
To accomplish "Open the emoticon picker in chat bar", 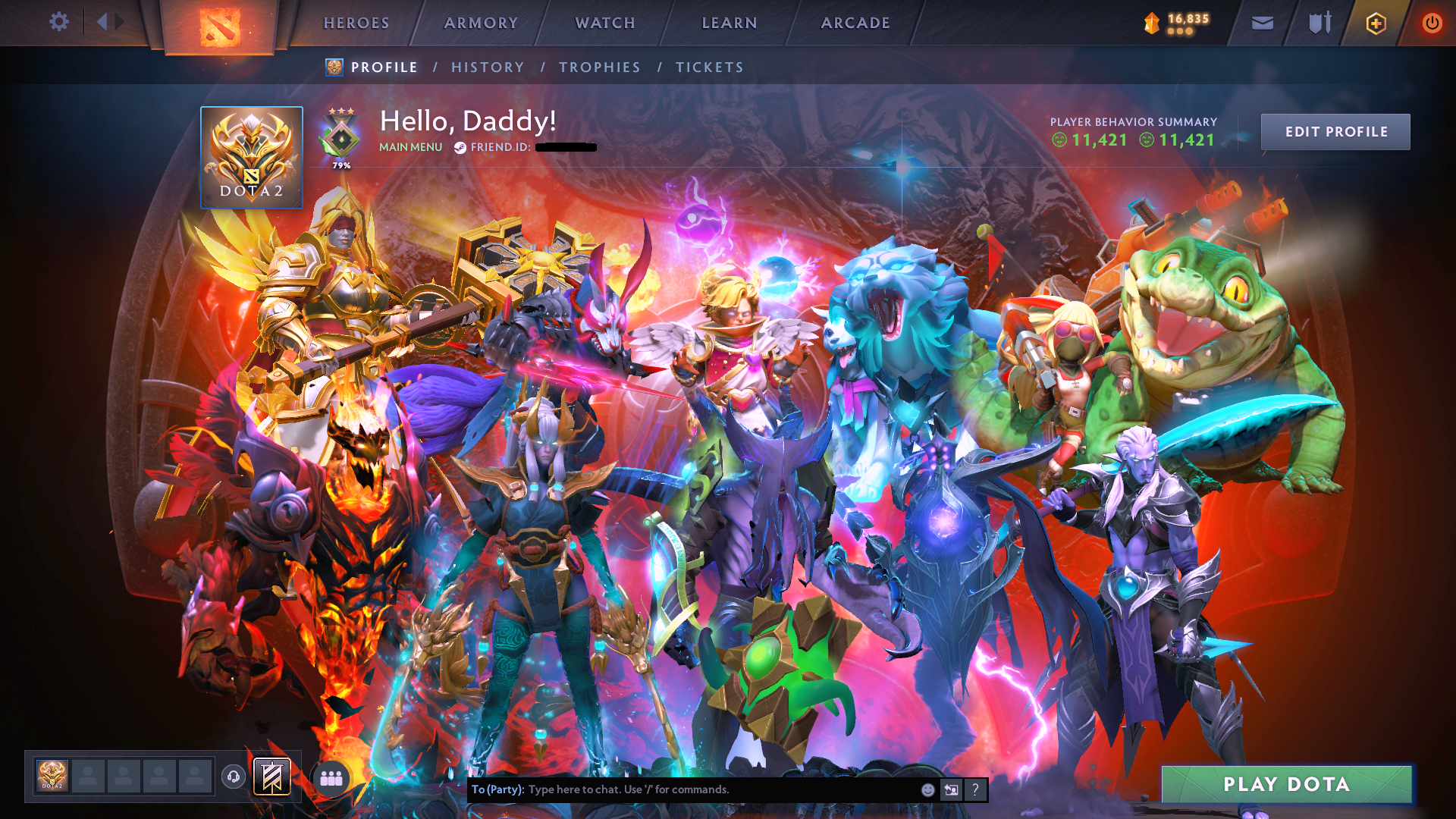I will (x=927, y=789).
